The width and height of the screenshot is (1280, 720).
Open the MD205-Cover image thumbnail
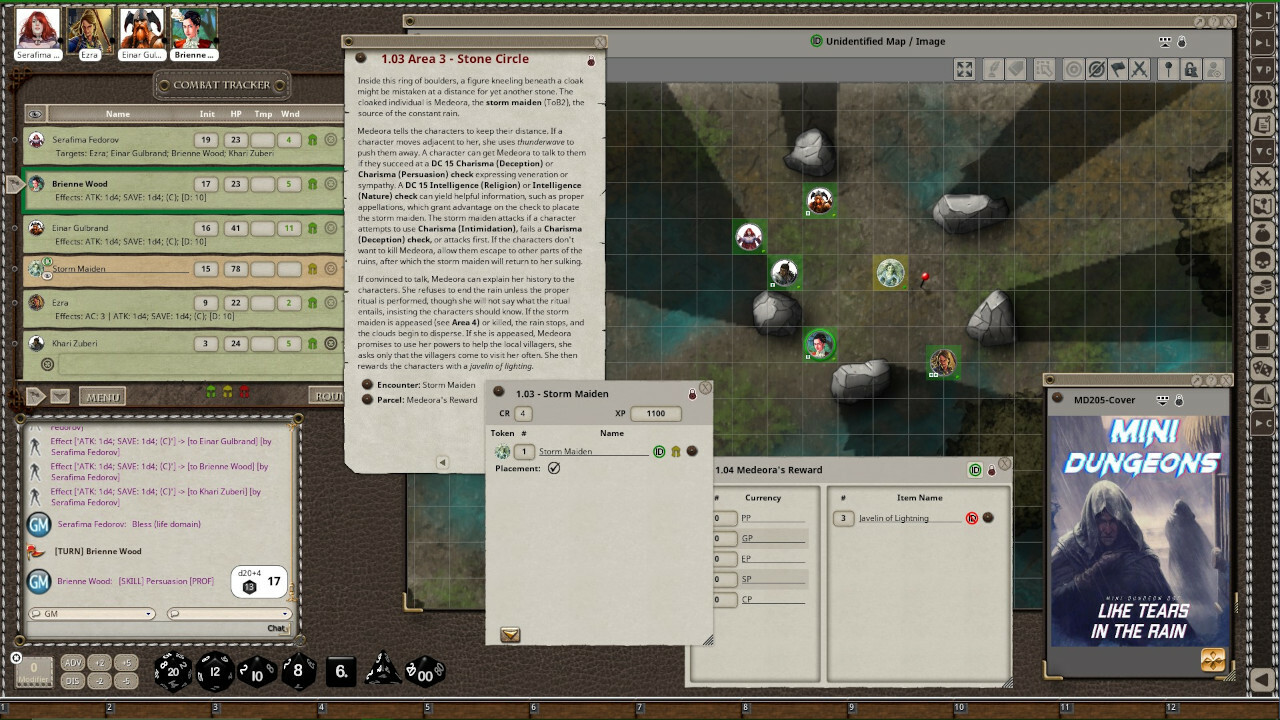click(1139, 530)
